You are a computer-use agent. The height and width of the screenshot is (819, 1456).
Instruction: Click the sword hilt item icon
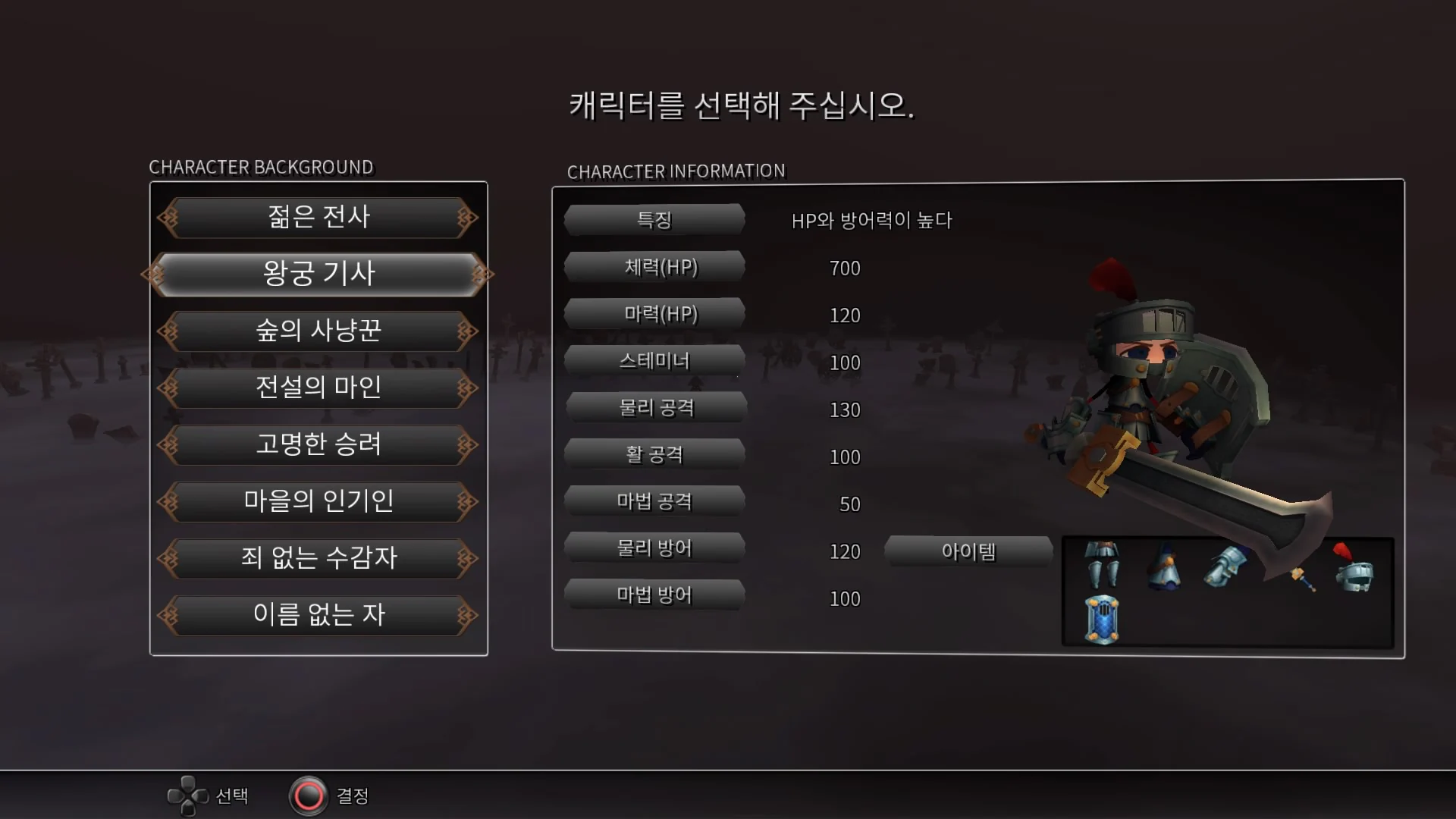[x=1303, y=579]
